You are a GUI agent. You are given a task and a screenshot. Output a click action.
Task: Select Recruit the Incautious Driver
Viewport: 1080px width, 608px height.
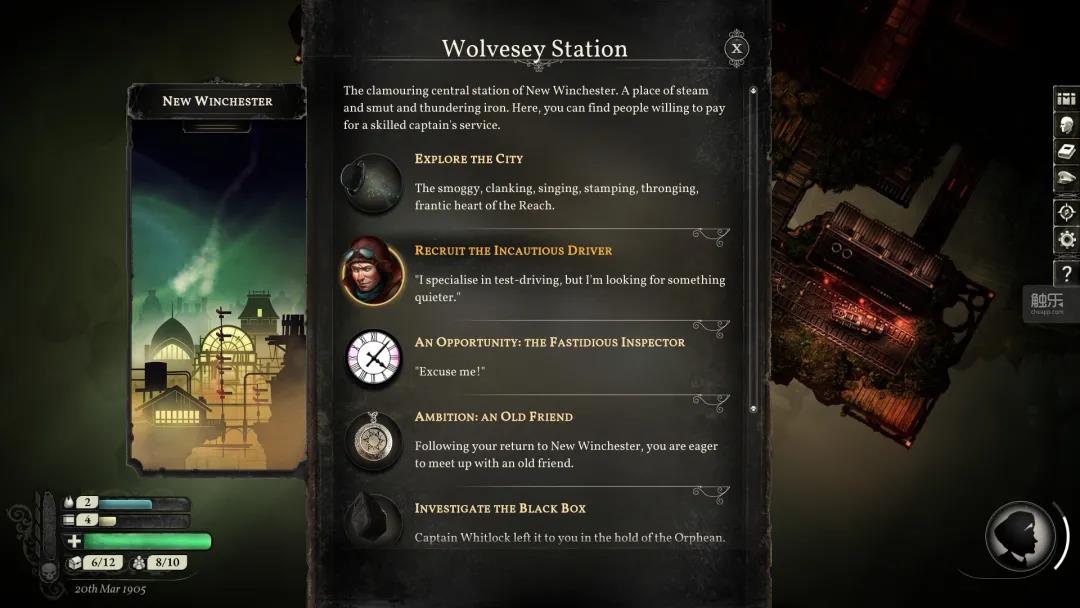click(x=513, y=250)
